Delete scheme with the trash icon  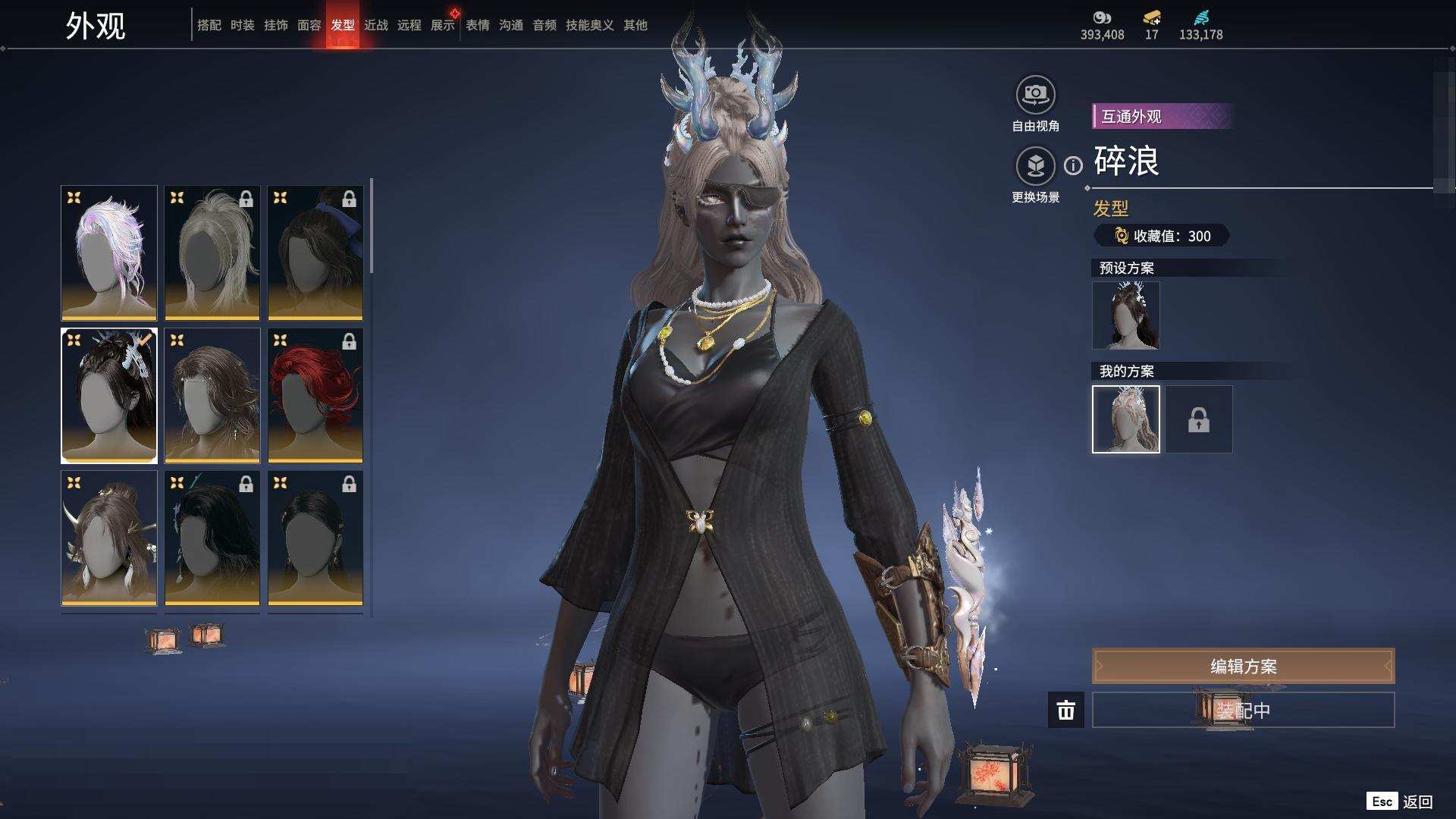[1065, 710]
